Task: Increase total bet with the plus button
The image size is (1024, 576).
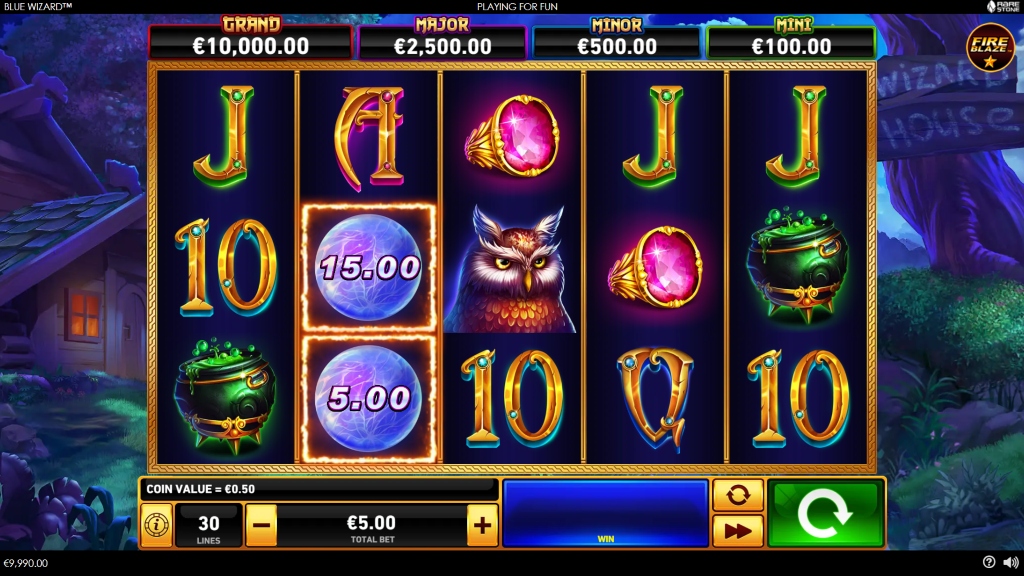Action: (482, 524)
